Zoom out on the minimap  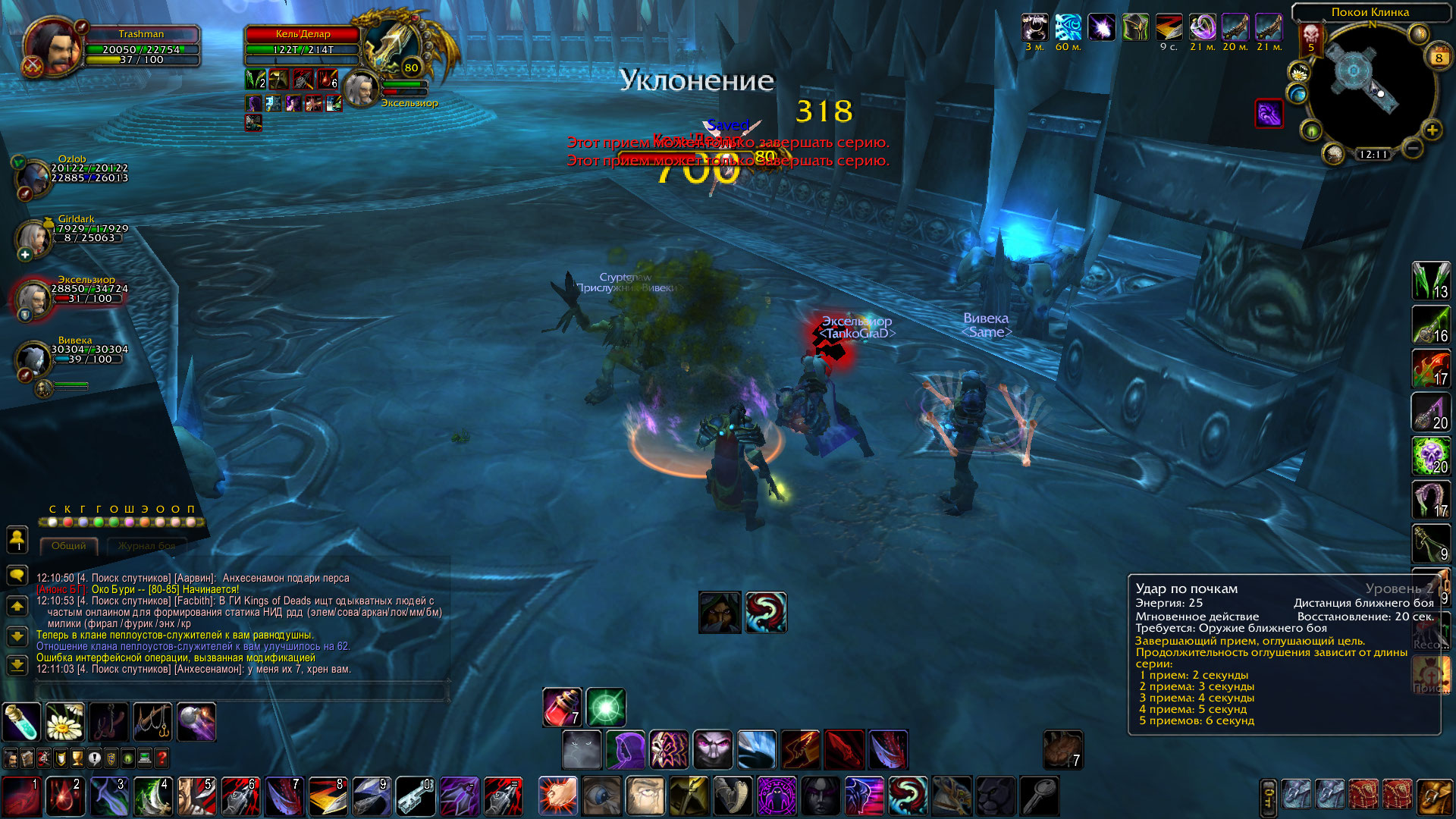(1412, 149)
